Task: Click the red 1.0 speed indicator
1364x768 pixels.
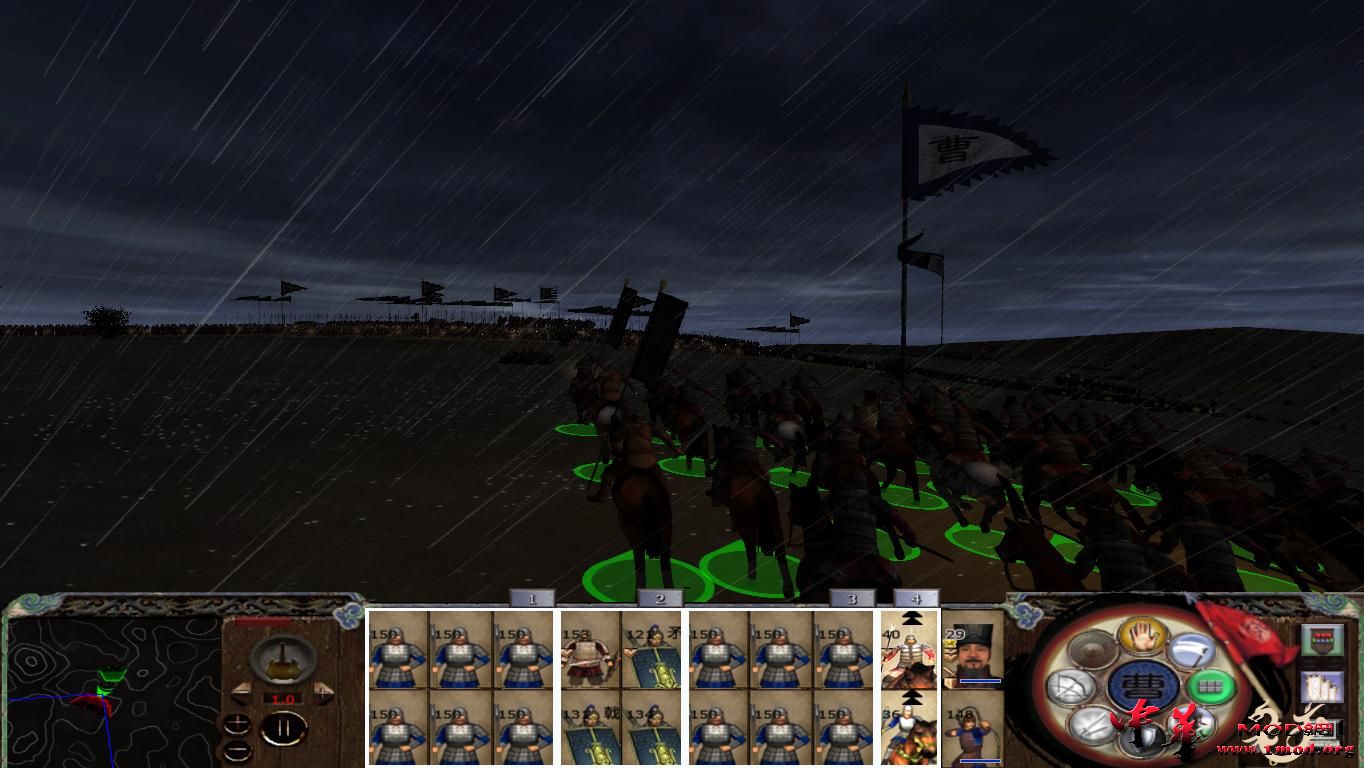Action: 284,700
